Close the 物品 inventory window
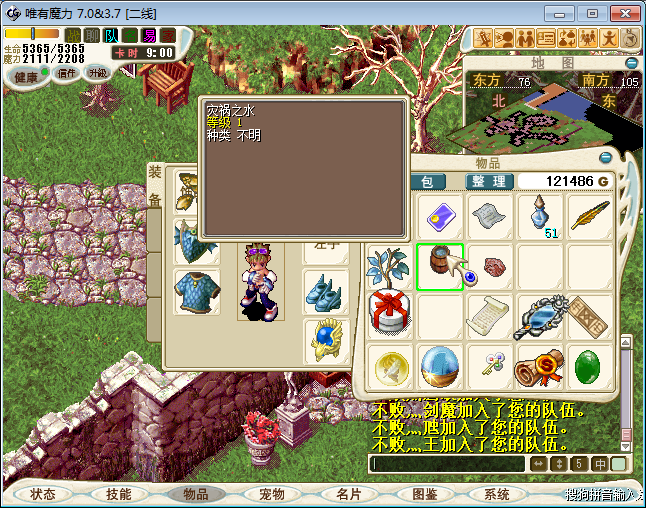 pos(605,157)
